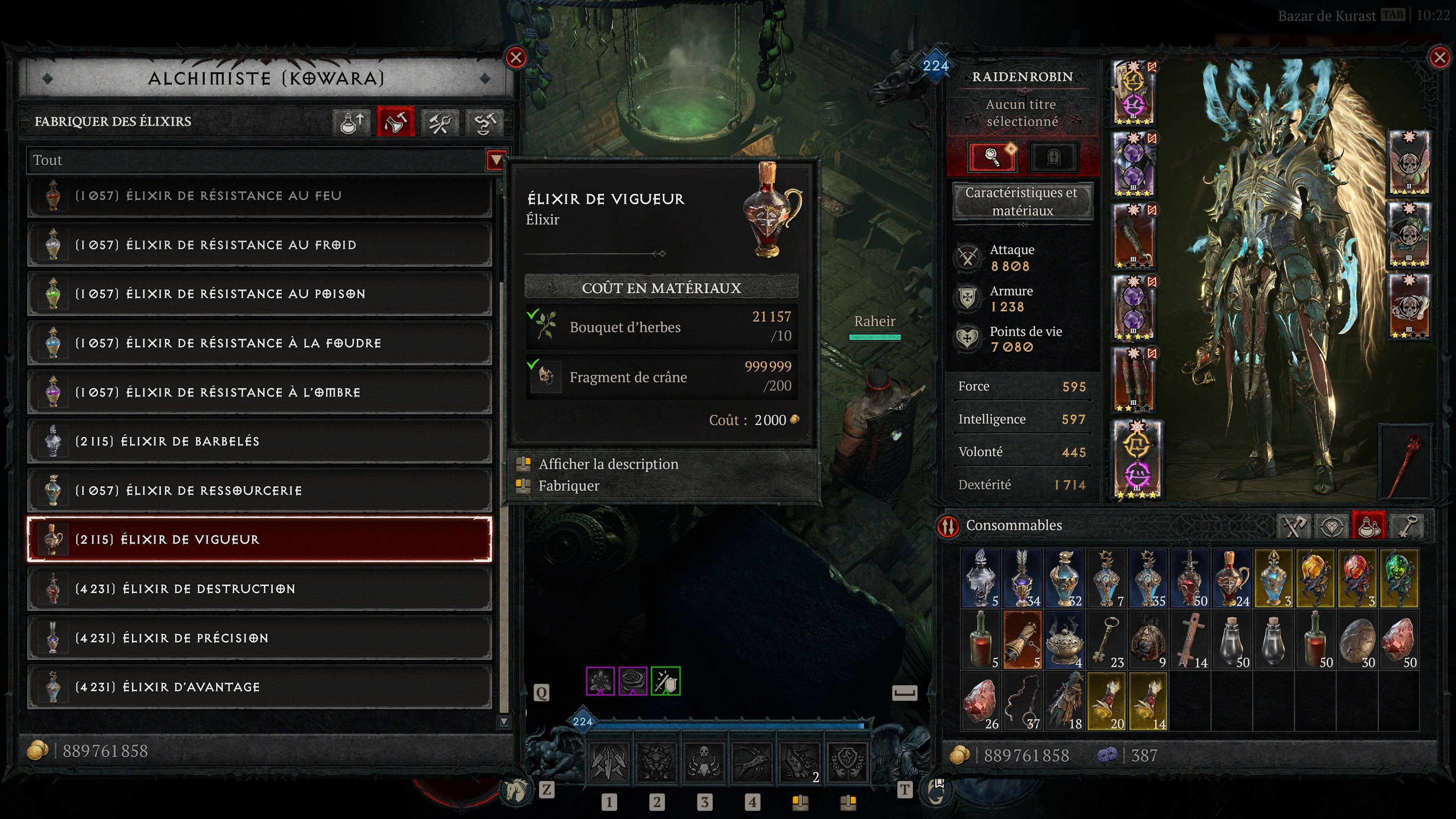
Task: Open the gems filter in the inventory
Action: click(x=1332, y=526)
